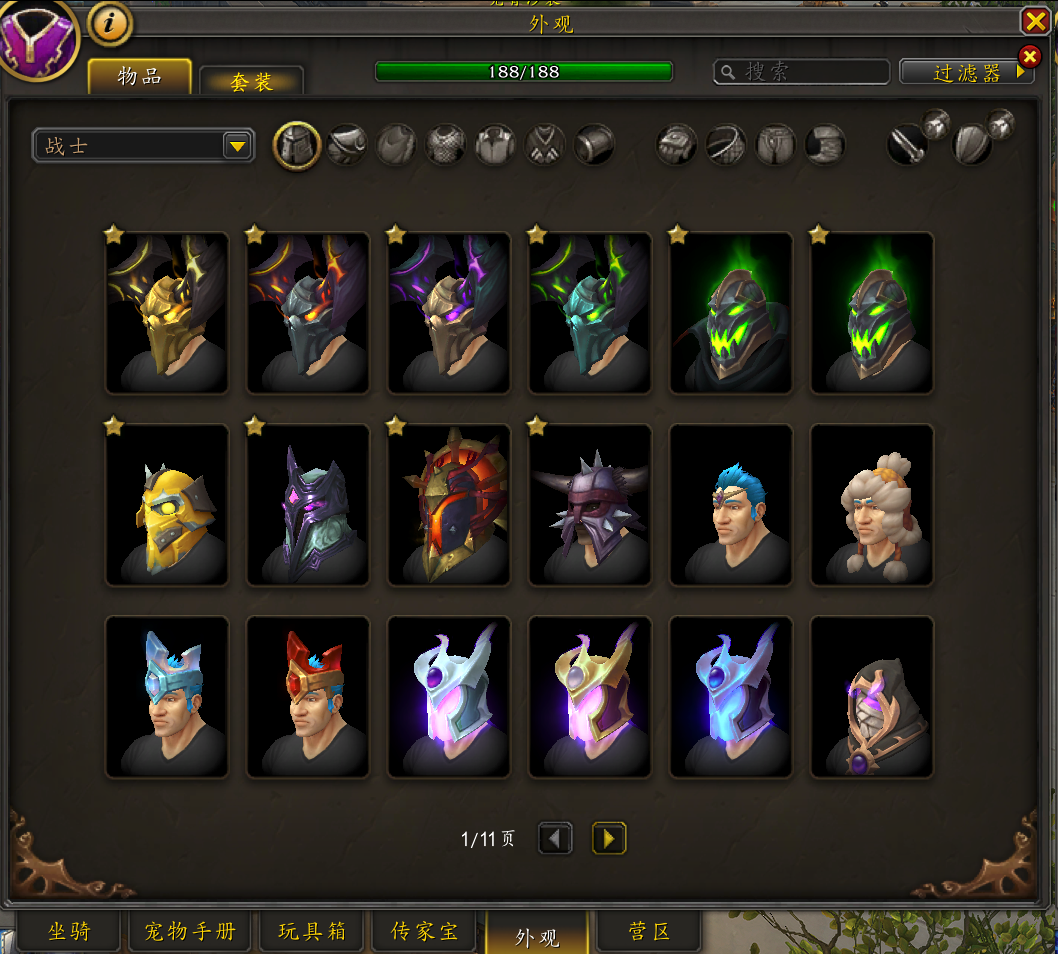The image size is (1058, 954).
Task: Switch to the 玩具箱 toy box tab
Action: (x=312, y=932)
